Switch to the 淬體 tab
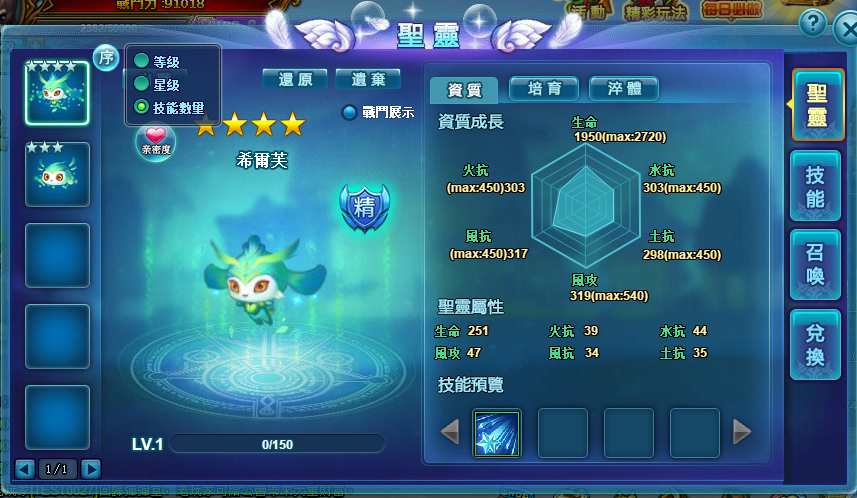Screen dimensions: 857x498 point(624,88)
